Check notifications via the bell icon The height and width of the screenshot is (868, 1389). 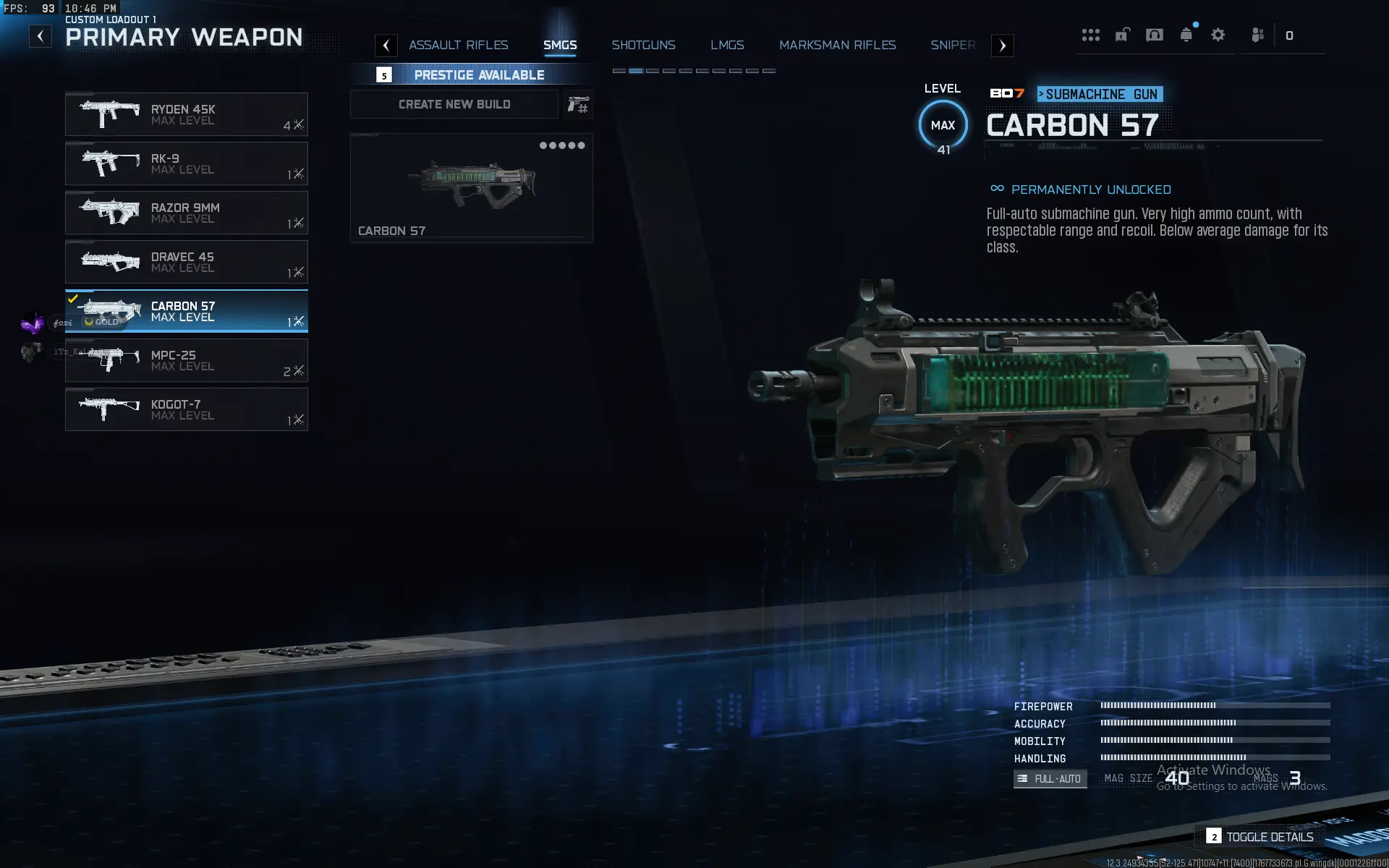(1186, 35)
